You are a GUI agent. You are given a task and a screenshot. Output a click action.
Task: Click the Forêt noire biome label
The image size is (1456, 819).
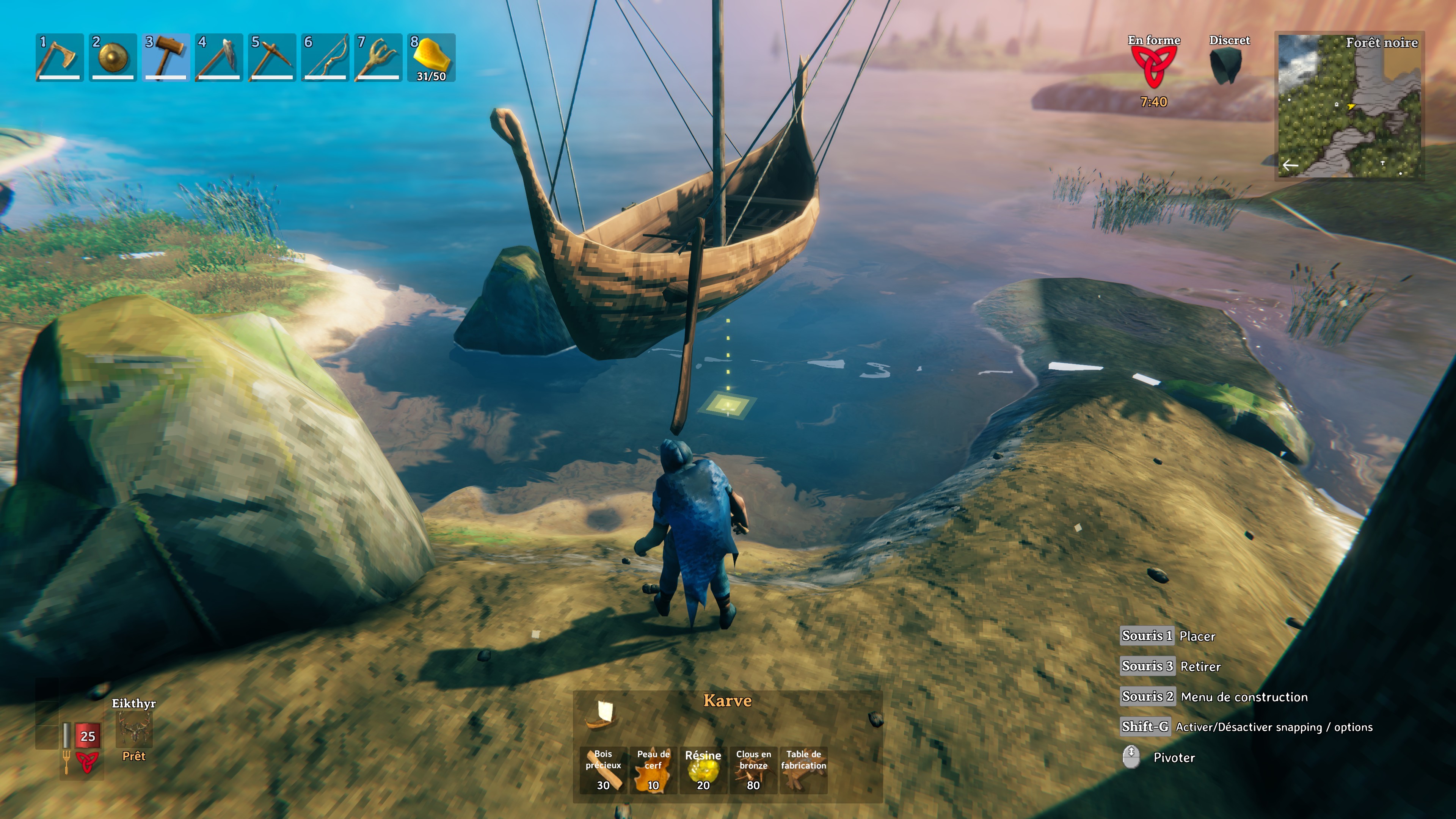coord(1382,42)
